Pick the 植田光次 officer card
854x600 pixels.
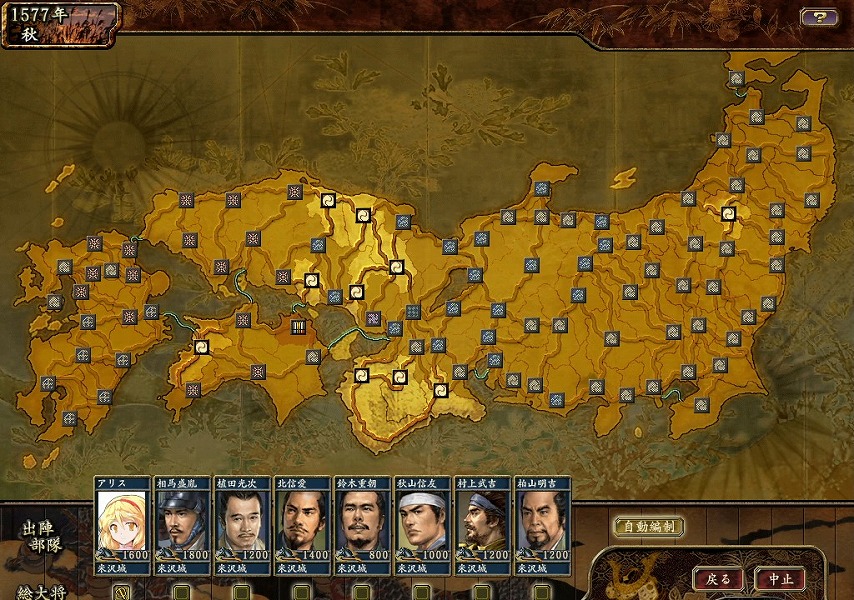coord(242,520)
